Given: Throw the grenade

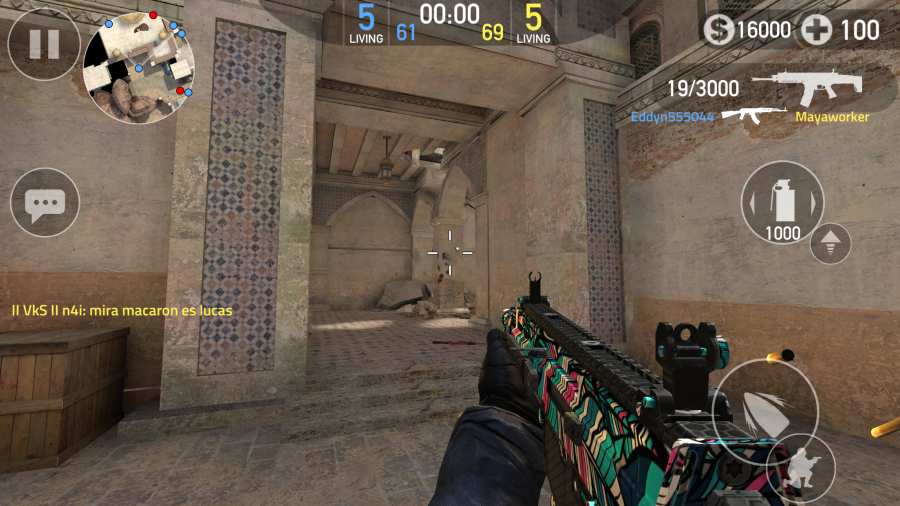Looking at the screenshot, I should pos(783,202).
